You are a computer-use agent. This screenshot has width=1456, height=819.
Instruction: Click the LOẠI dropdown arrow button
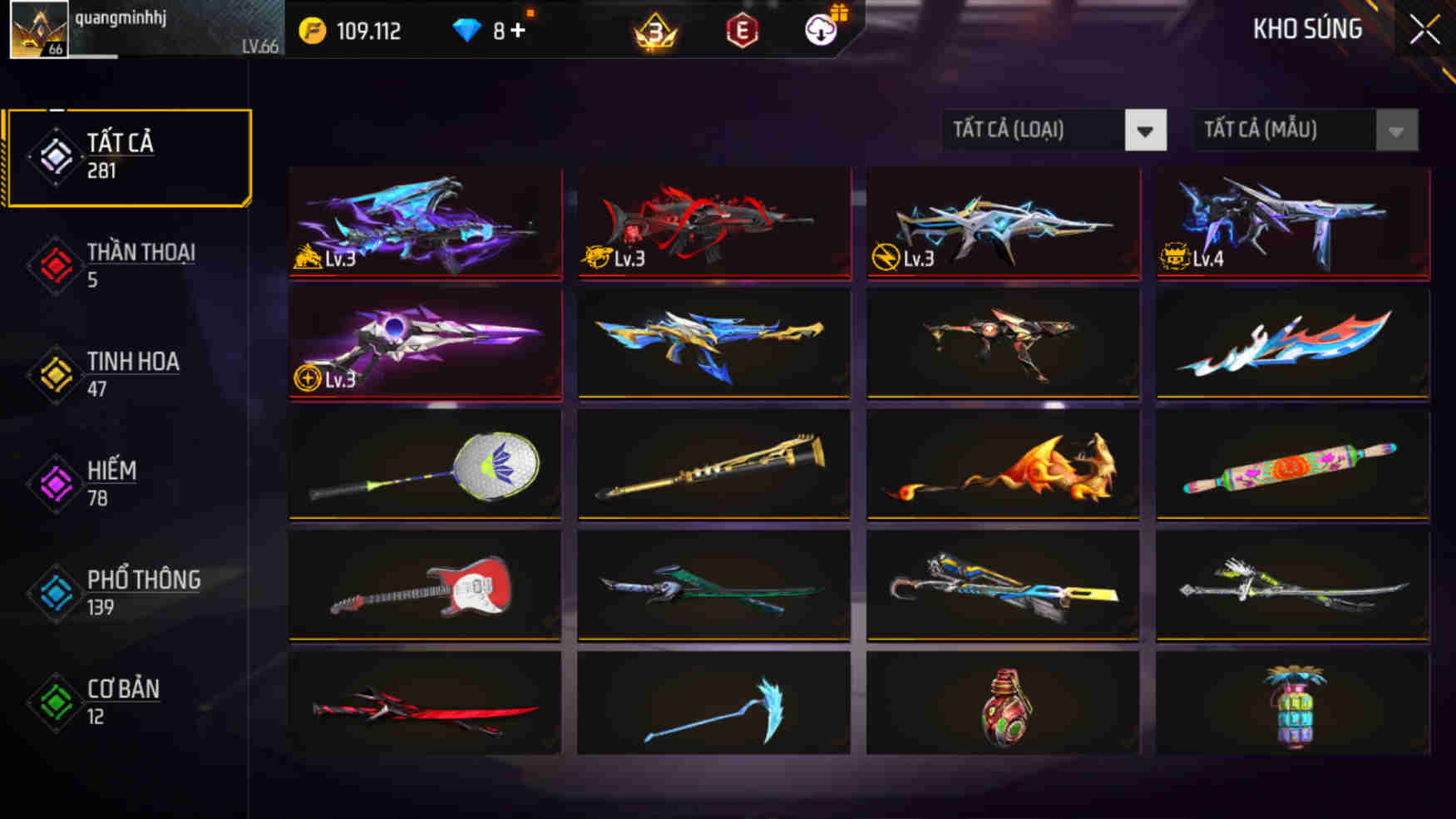pos(1148,130)
